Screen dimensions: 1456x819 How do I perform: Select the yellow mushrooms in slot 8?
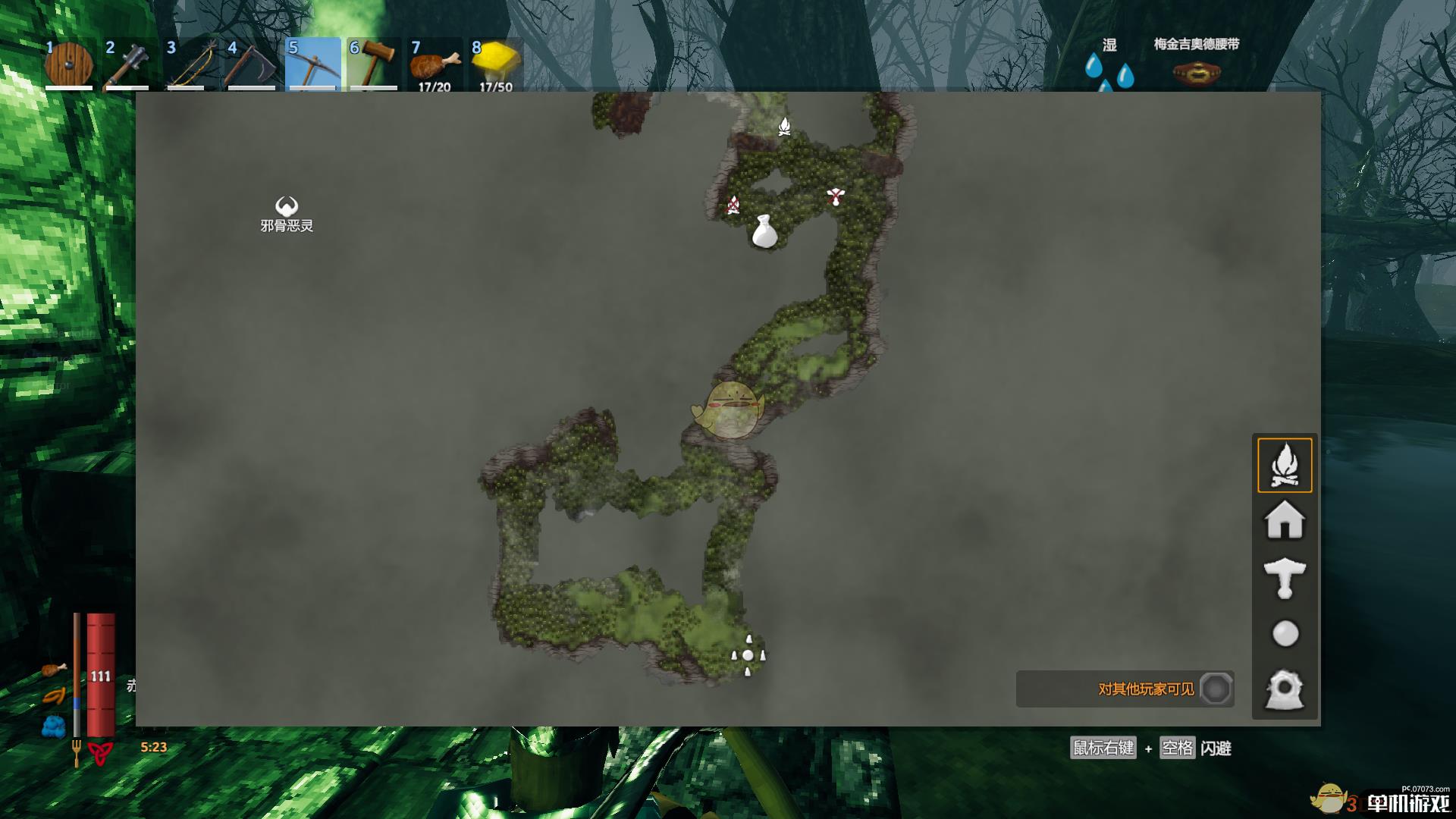494,64
